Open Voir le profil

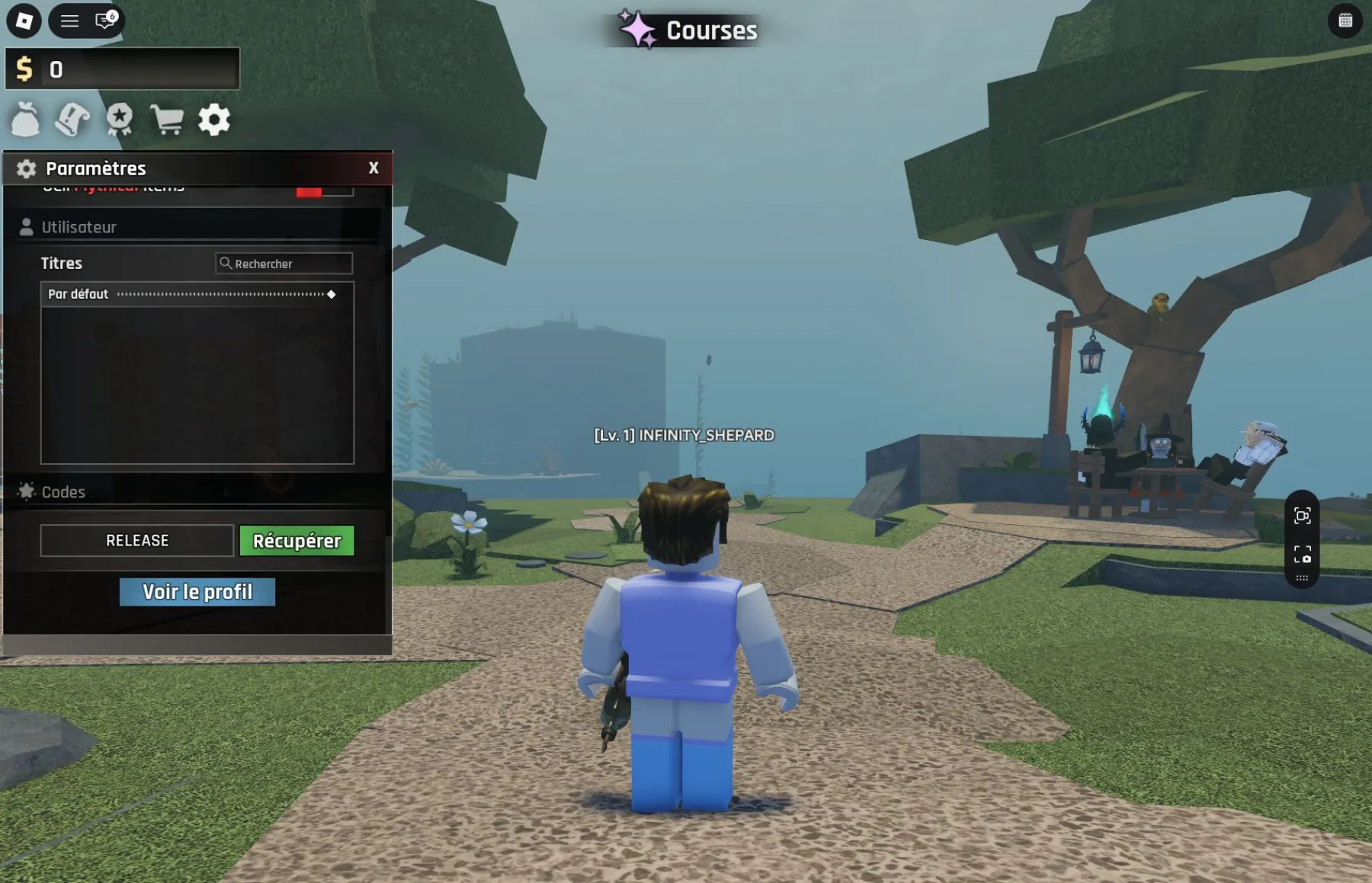[197, 592]
